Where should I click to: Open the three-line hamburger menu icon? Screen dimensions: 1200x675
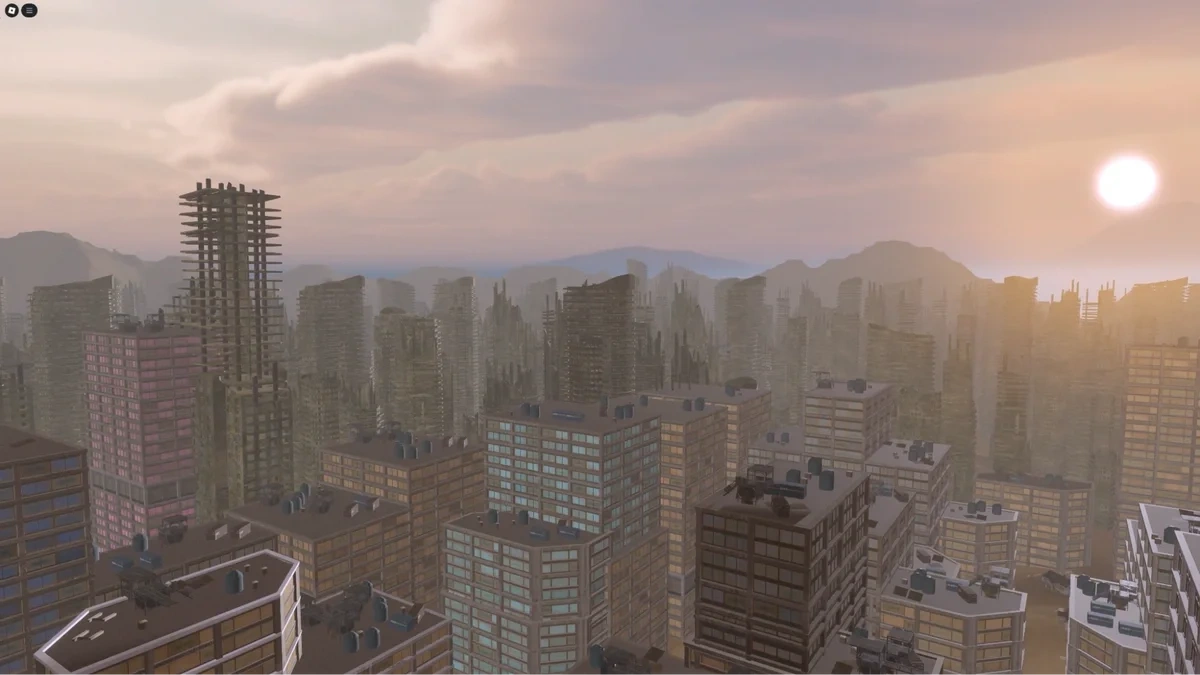pyautogui.click(x=30, y=11)
